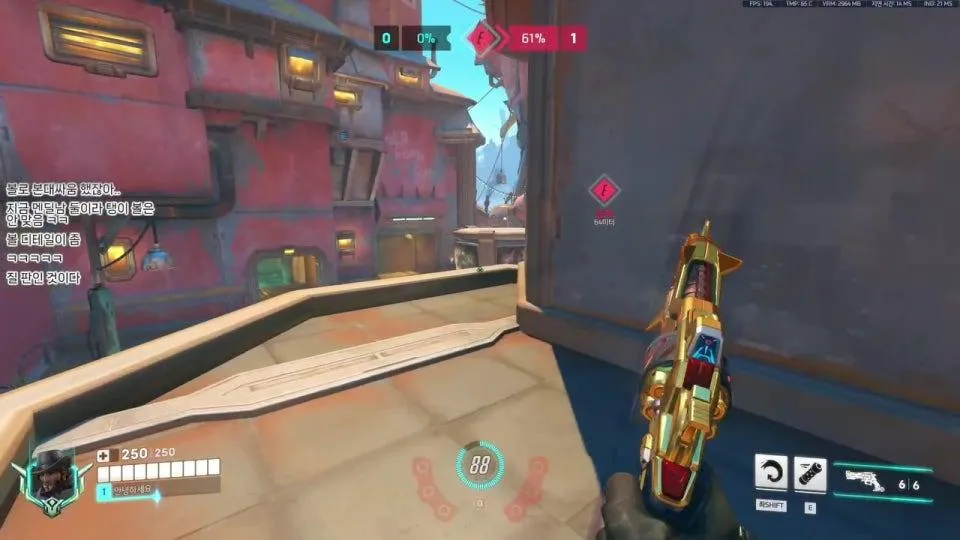The height and width of the screenshot is (540, 960).
Task: Use the grenade ability icon
Action: pyautogui.click(x=810, y=473)
